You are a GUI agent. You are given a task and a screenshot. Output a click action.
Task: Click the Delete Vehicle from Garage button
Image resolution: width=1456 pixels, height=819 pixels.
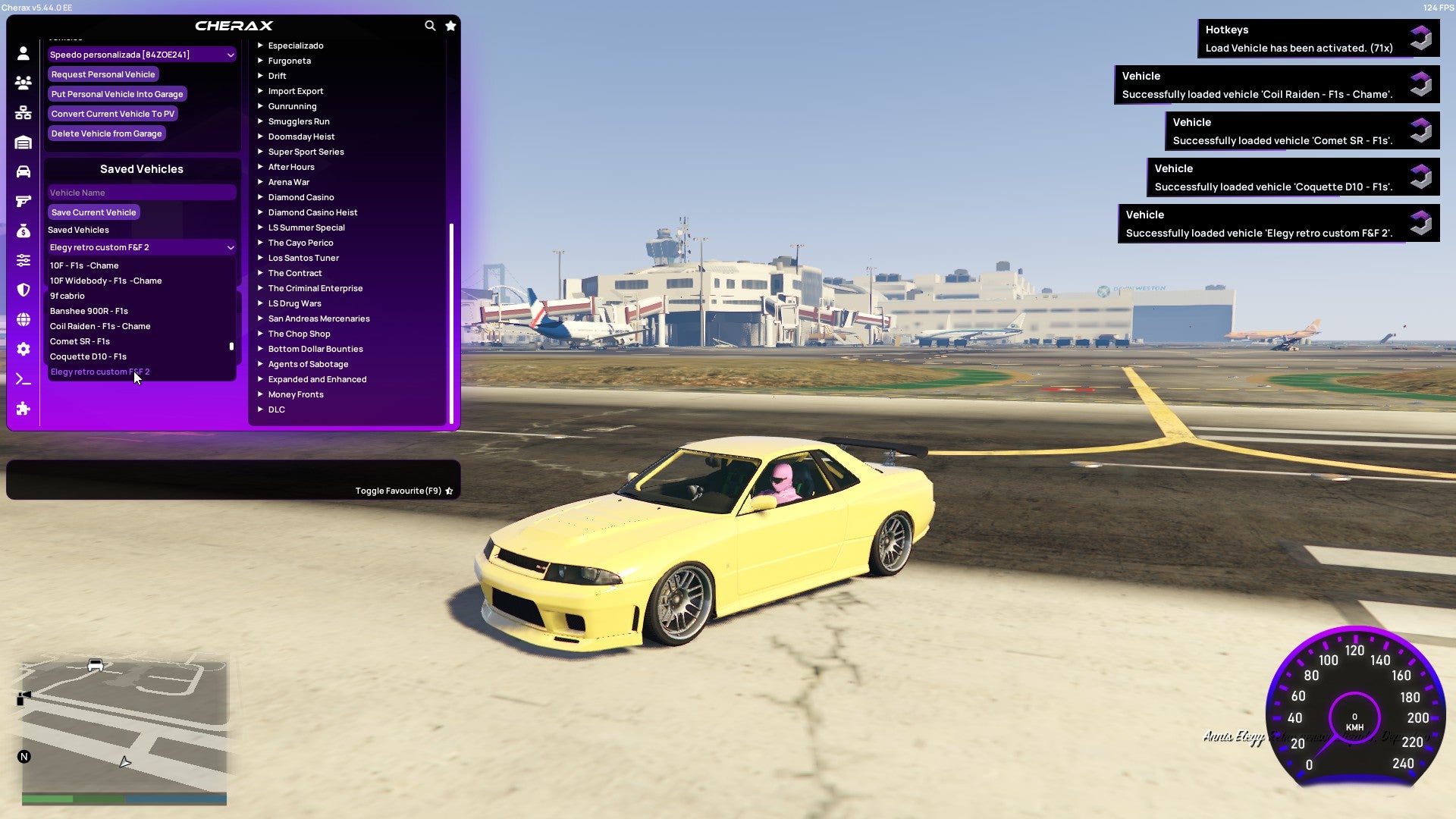pos(106,133)
